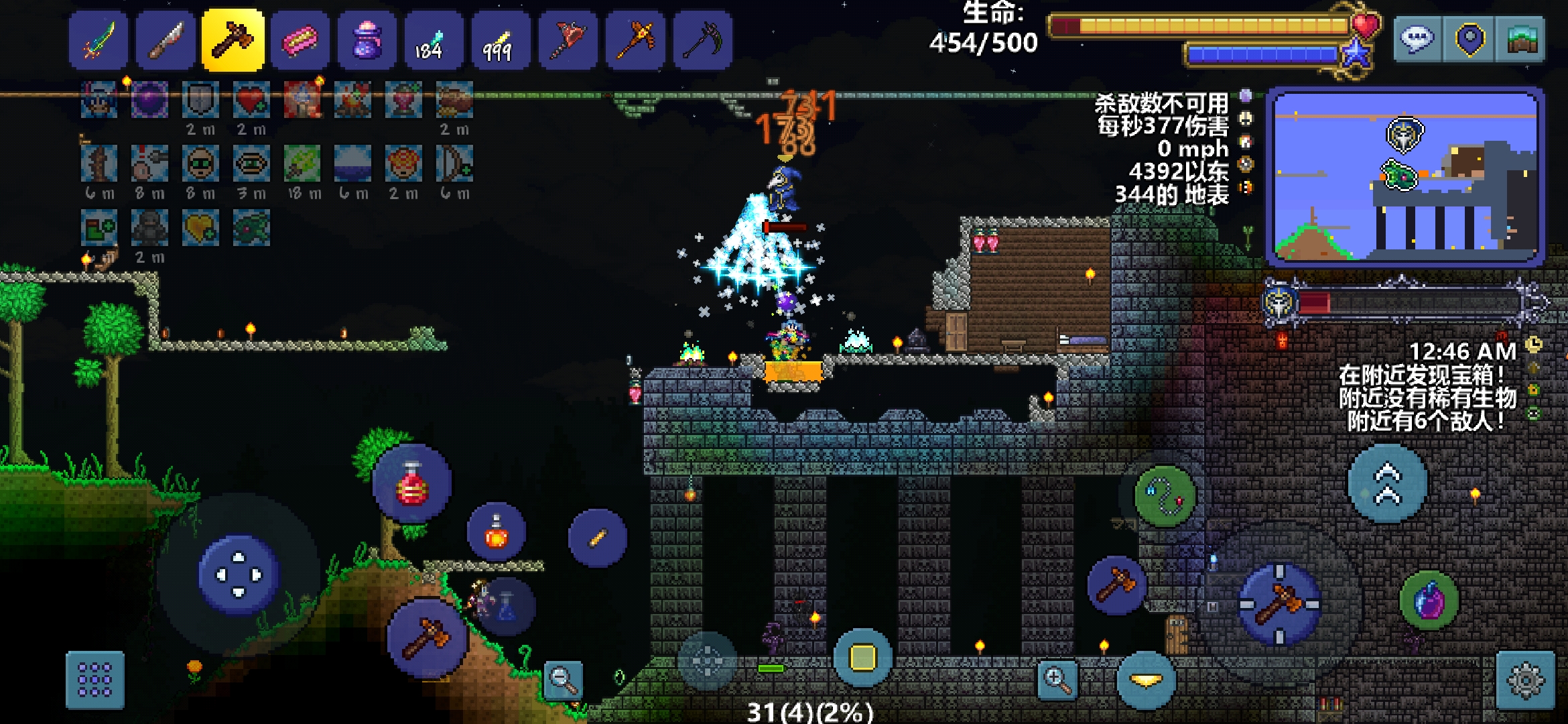Tap the double-arrow jump button
Viewport: 1568px width, 724px height.
[1388, 483]
